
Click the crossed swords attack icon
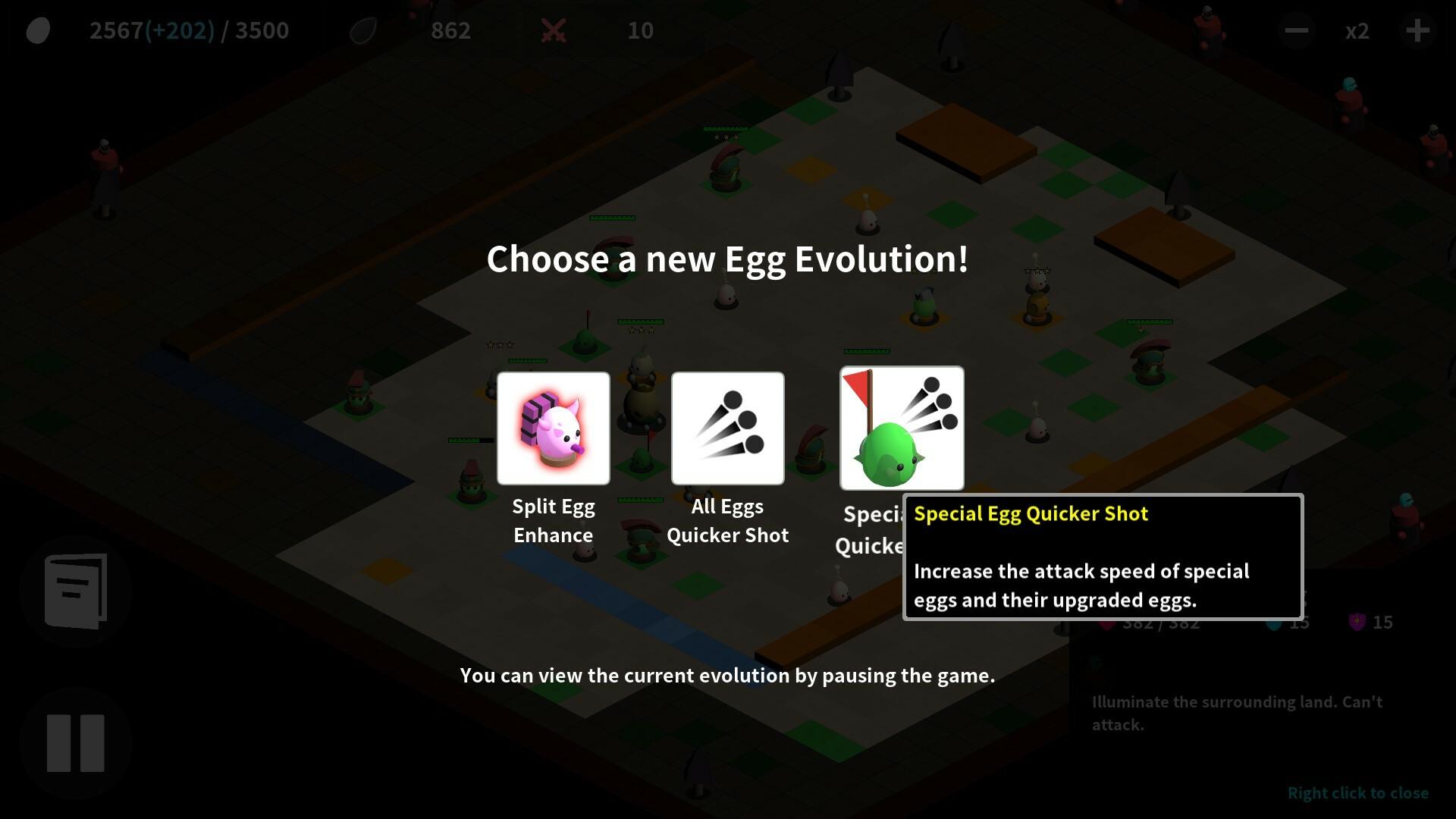[x=554, y=30]
